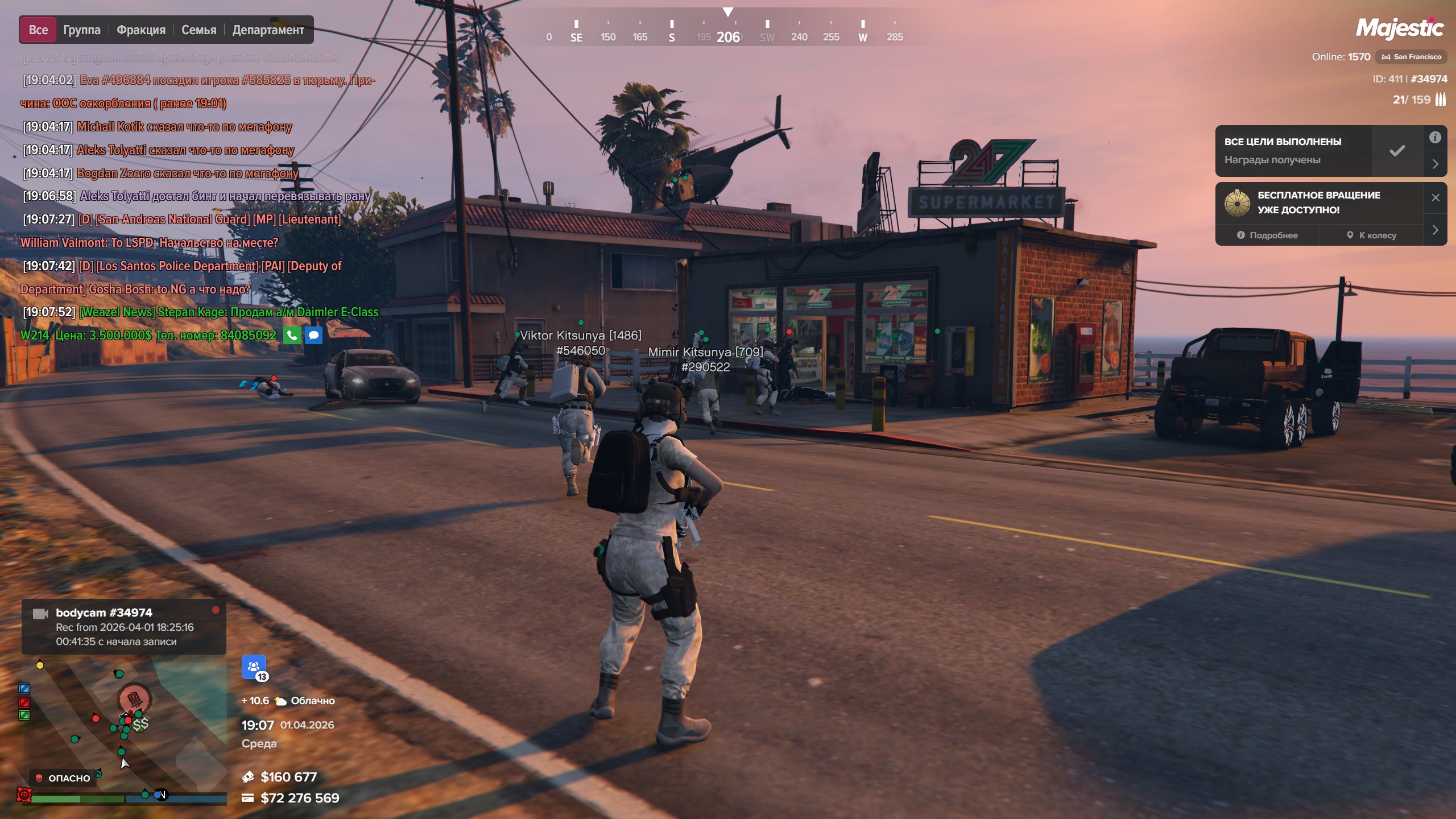Show the Семья chat tab
The height and width of the screenshot is (819, 1456).
point(198,30)
